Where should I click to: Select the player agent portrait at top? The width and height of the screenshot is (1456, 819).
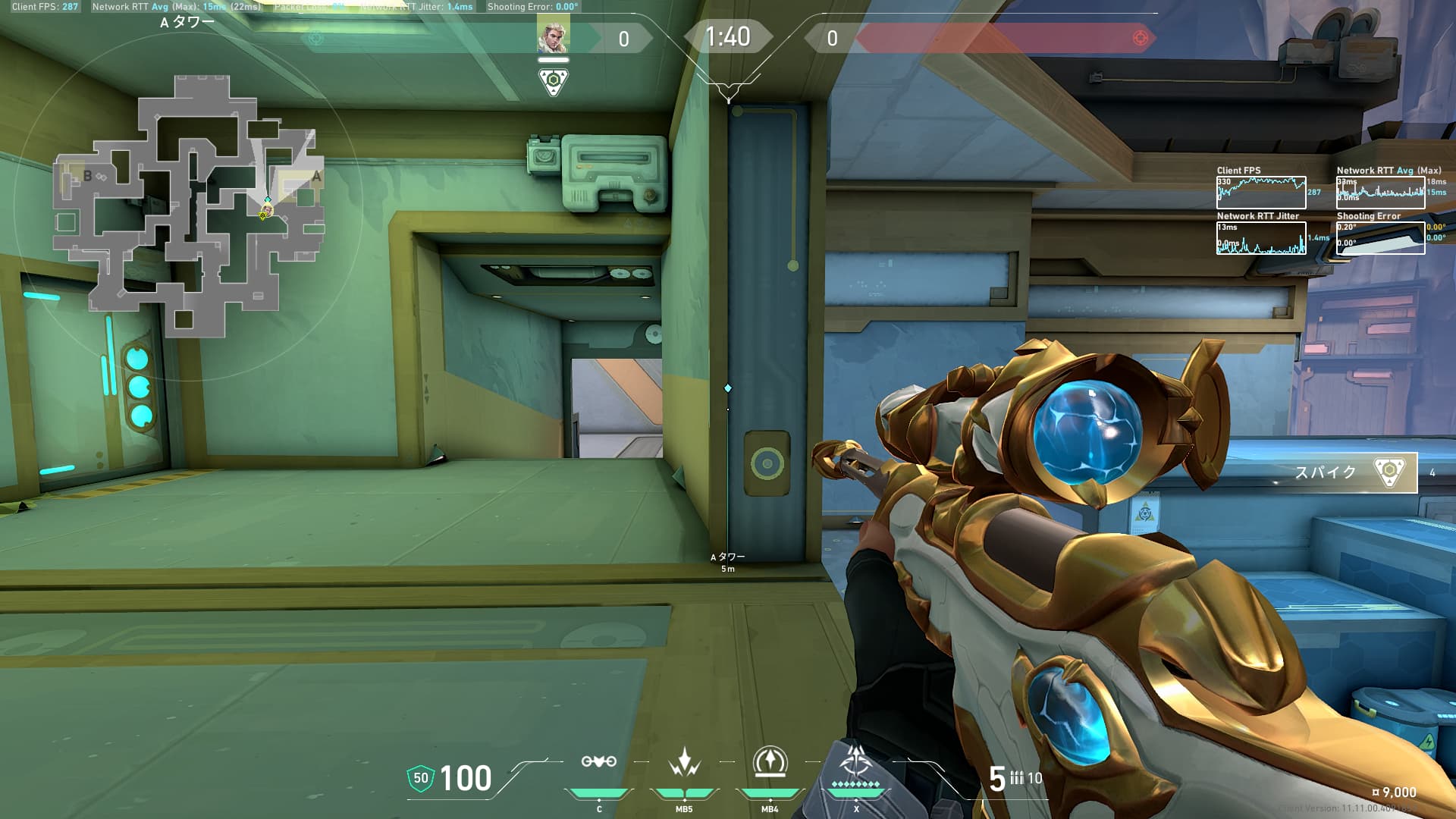[x=552, y=36]
